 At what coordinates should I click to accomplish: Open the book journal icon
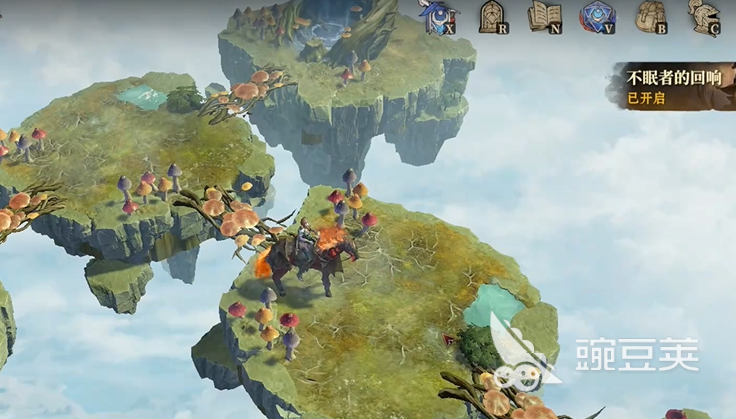(544, 16)
